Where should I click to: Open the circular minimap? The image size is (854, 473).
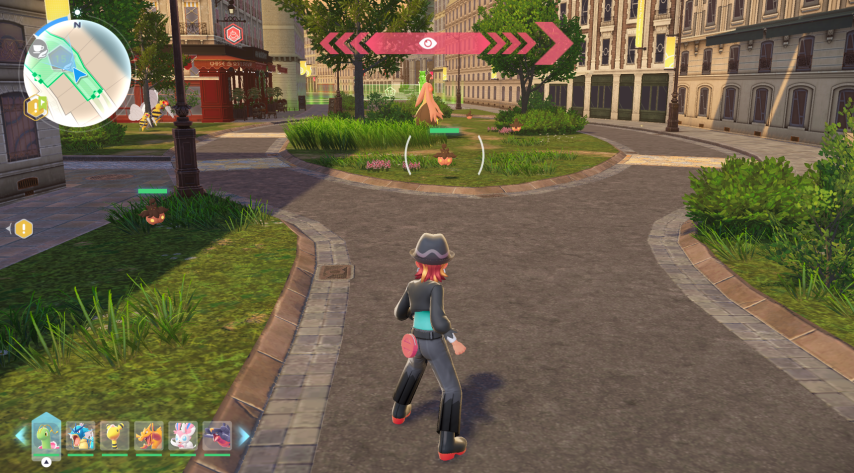click(x=77, y=72)
